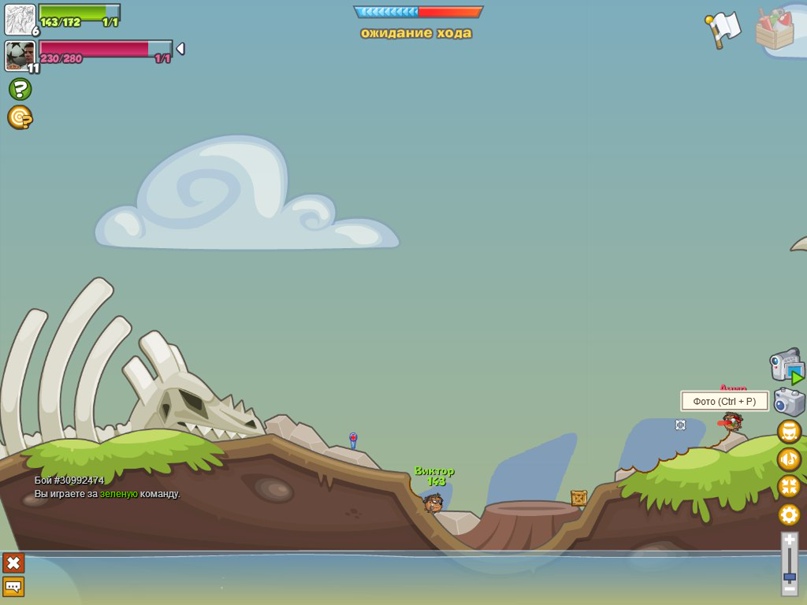The width and height of the screenshot is (807, 605).
Task: Click the gold target hint button
Action: [x=19, y=118]
